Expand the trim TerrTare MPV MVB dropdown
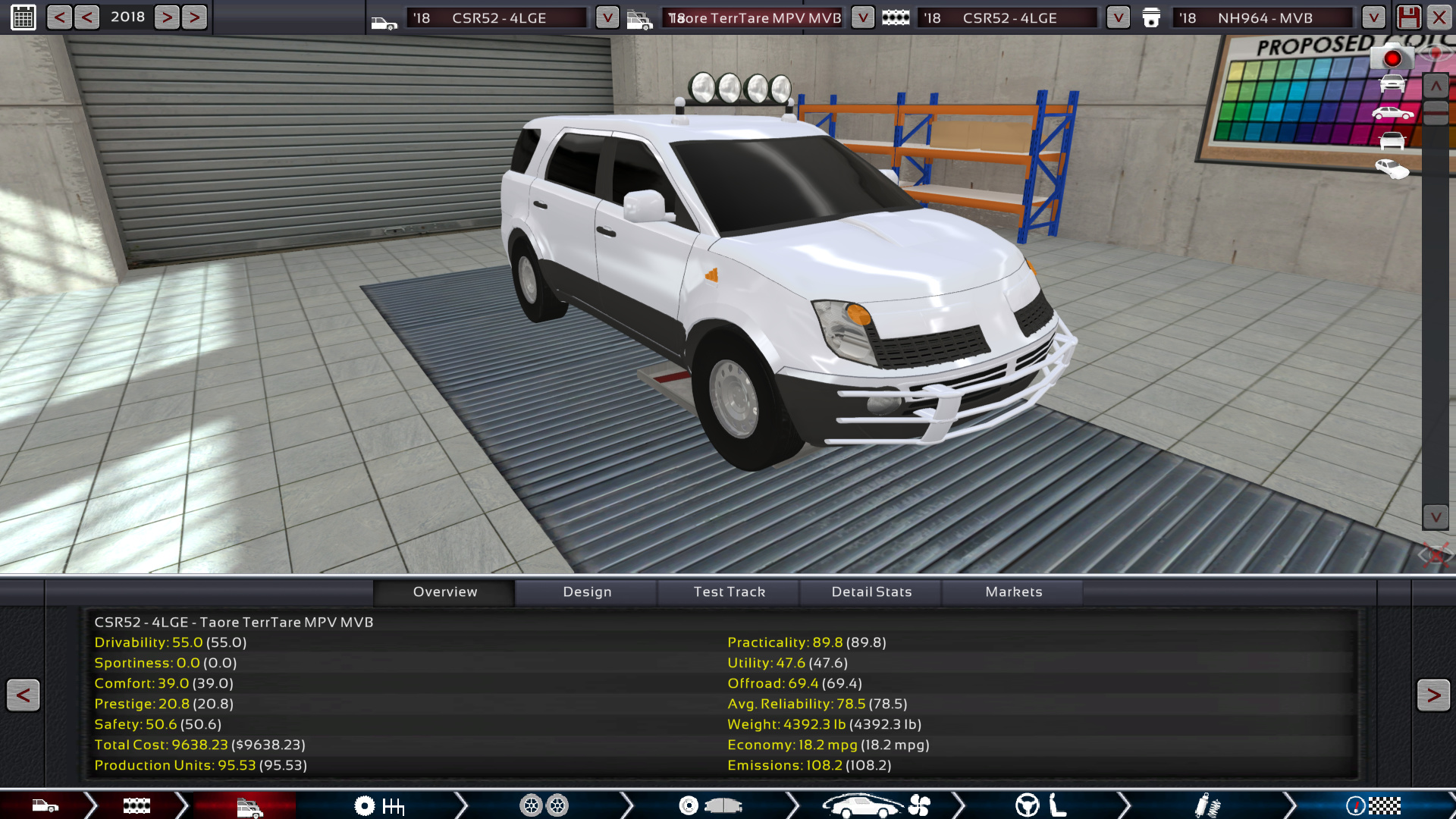The height and width of the screenshot is (819, 1456). [x=862, y=17]
